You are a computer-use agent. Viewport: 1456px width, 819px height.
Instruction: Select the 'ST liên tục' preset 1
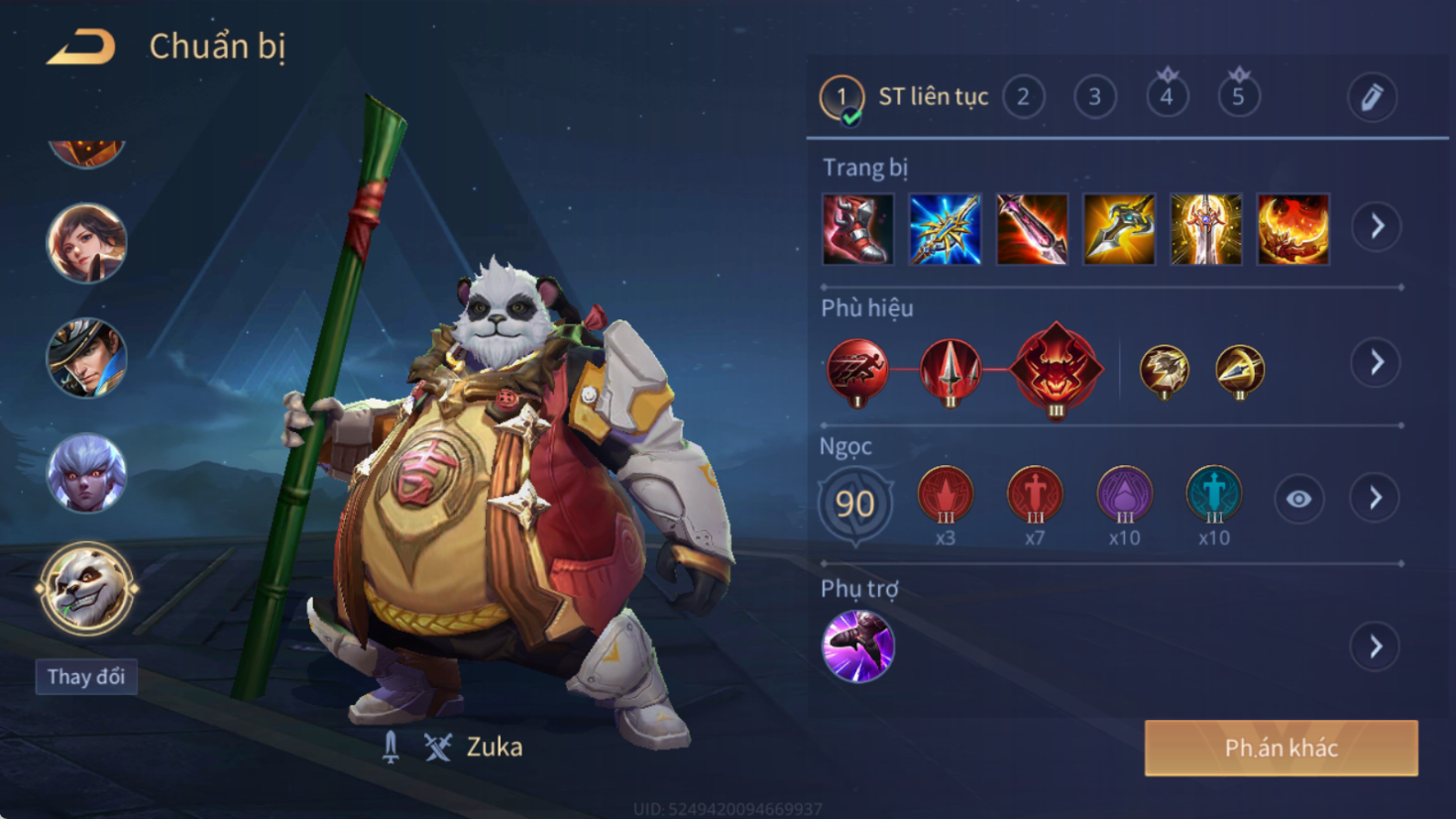[842, 97]
